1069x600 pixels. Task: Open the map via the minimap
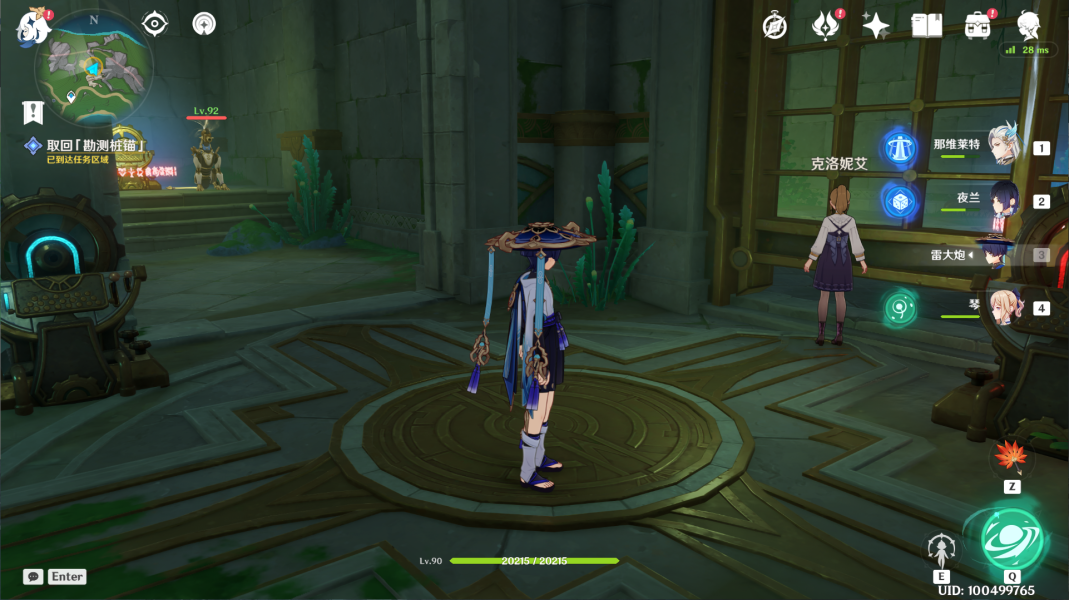tap(95, 68)
